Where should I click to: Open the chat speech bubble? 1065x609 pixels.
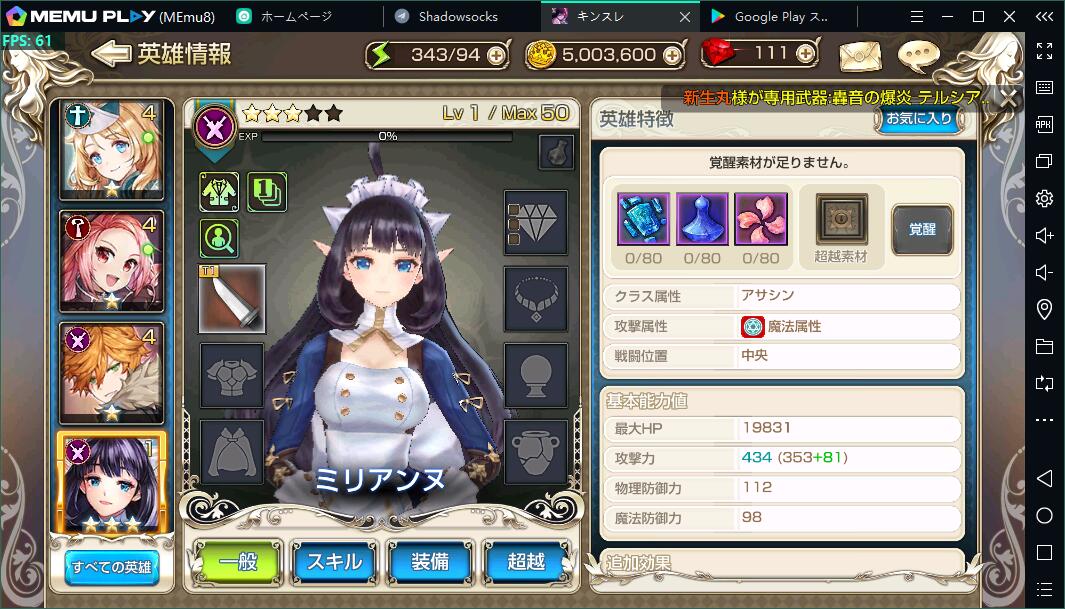tap(918, 56)
